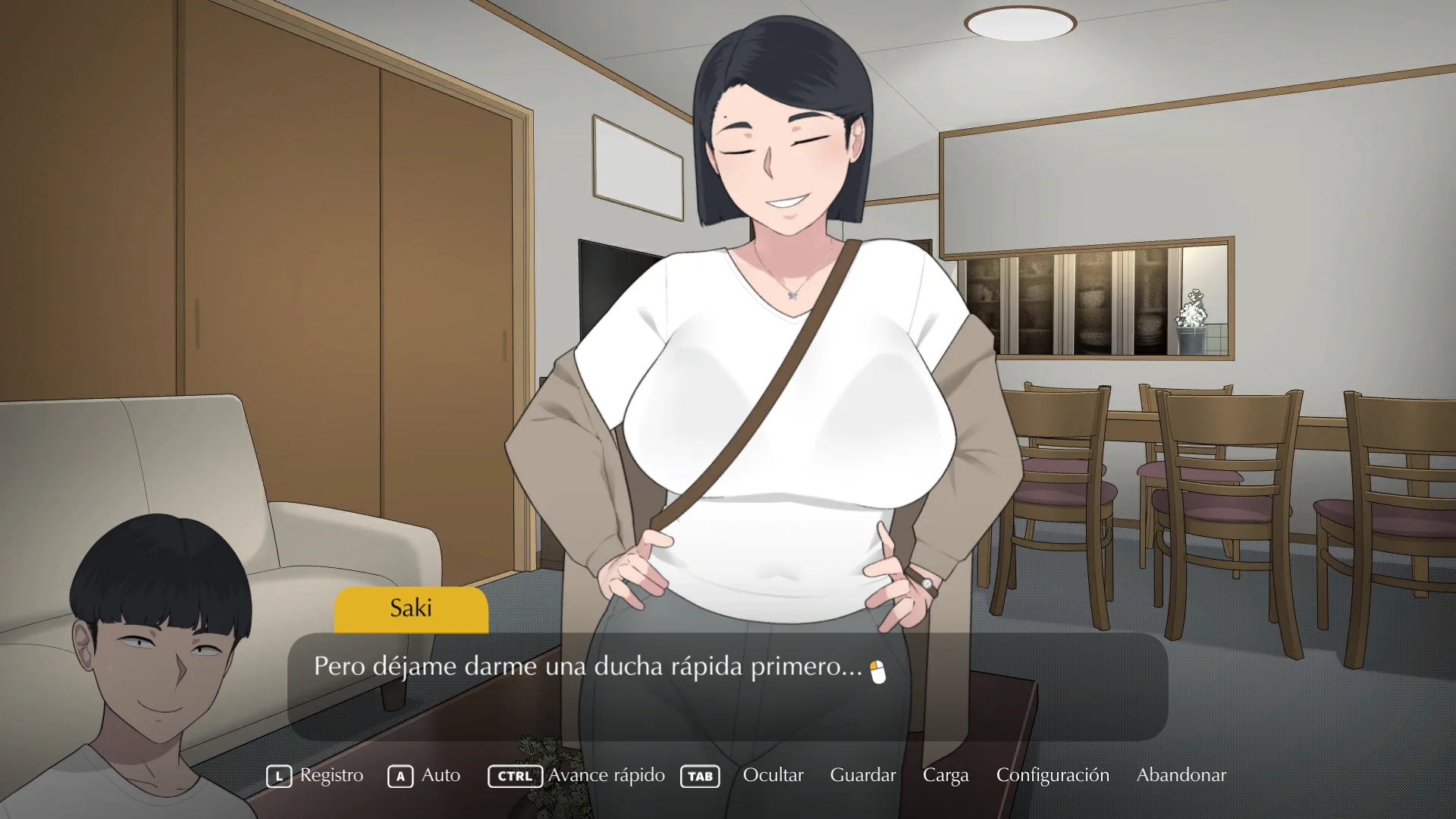Quit the game with Abandonar
Screen dimensions: 1456x819
[x=1181, y=775]
